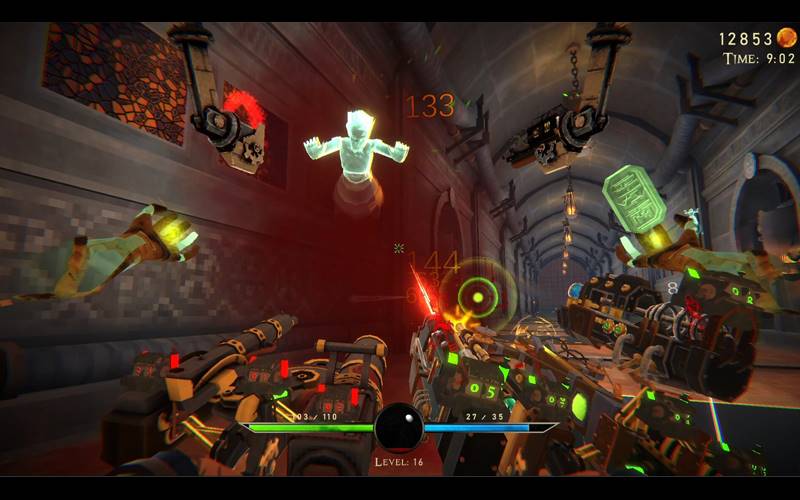Select the orange orb icon beside the score
This screenshot has height=500, width=800.
coord(788,38)
